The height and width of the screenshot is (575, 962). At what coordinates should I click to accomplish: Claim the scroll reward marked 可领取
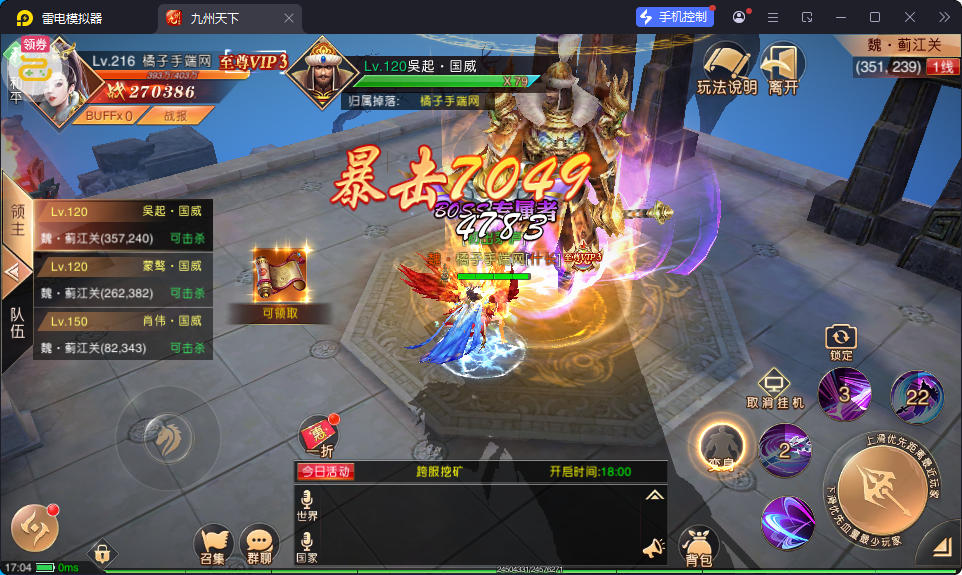(x=279, y=281)
